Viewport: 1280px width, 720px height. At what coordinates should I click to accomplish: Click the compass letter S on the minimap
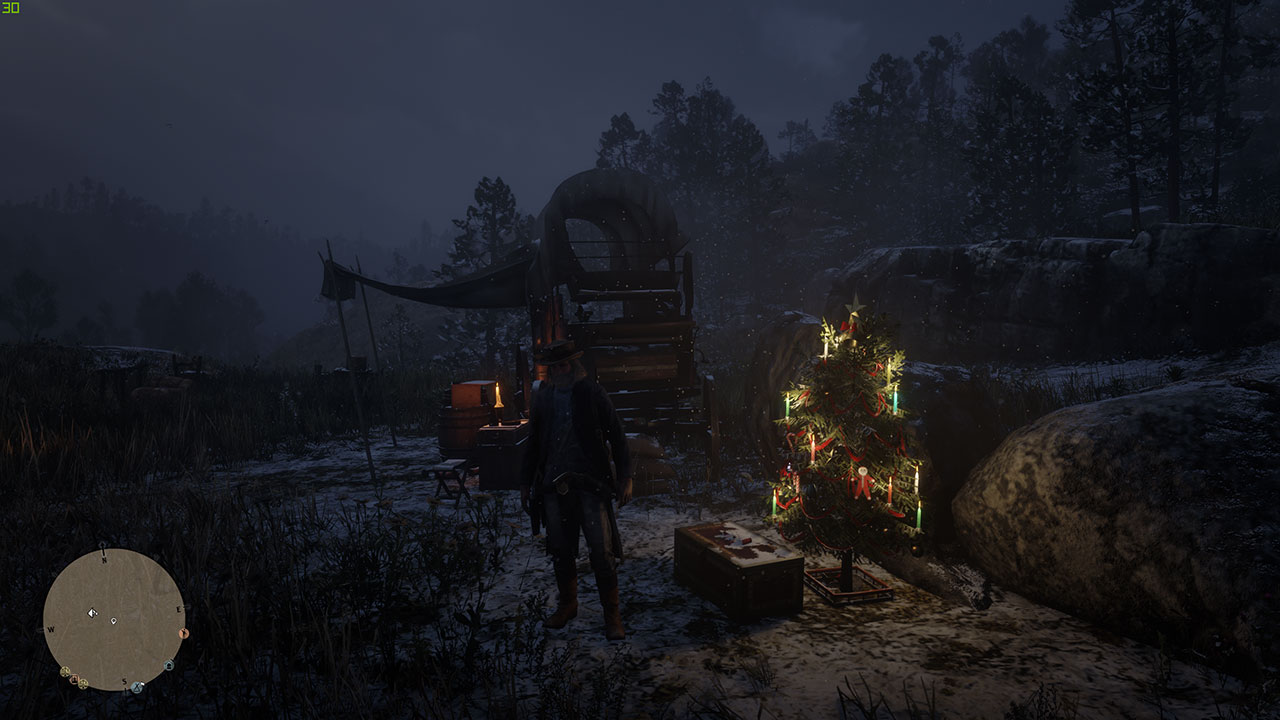tap(124, 682)
